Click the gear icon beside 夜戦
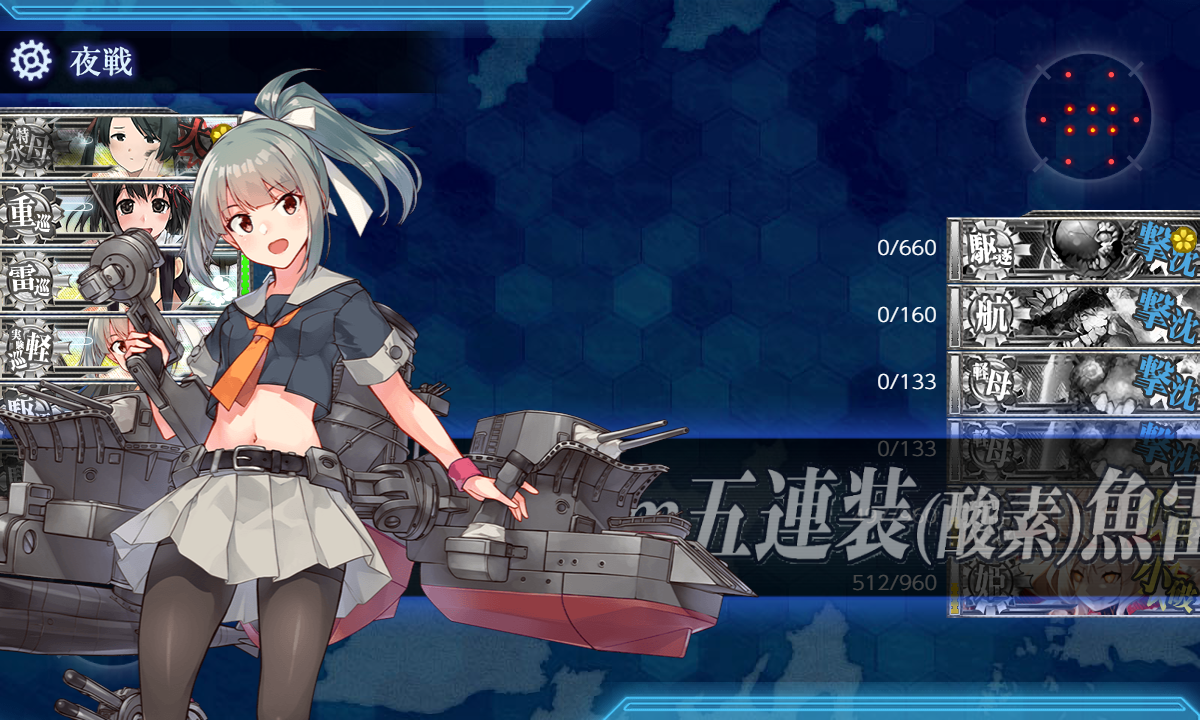The height and width of the screenshot is (720, 1200). click(30, 62)
